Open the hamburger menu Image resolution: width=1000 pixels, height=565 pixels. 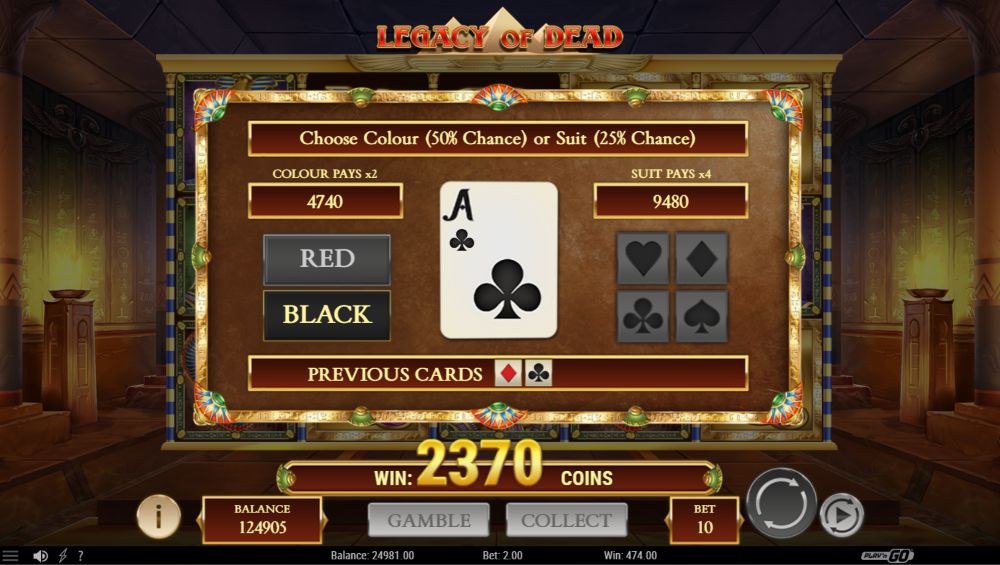(x=11, y=556)
